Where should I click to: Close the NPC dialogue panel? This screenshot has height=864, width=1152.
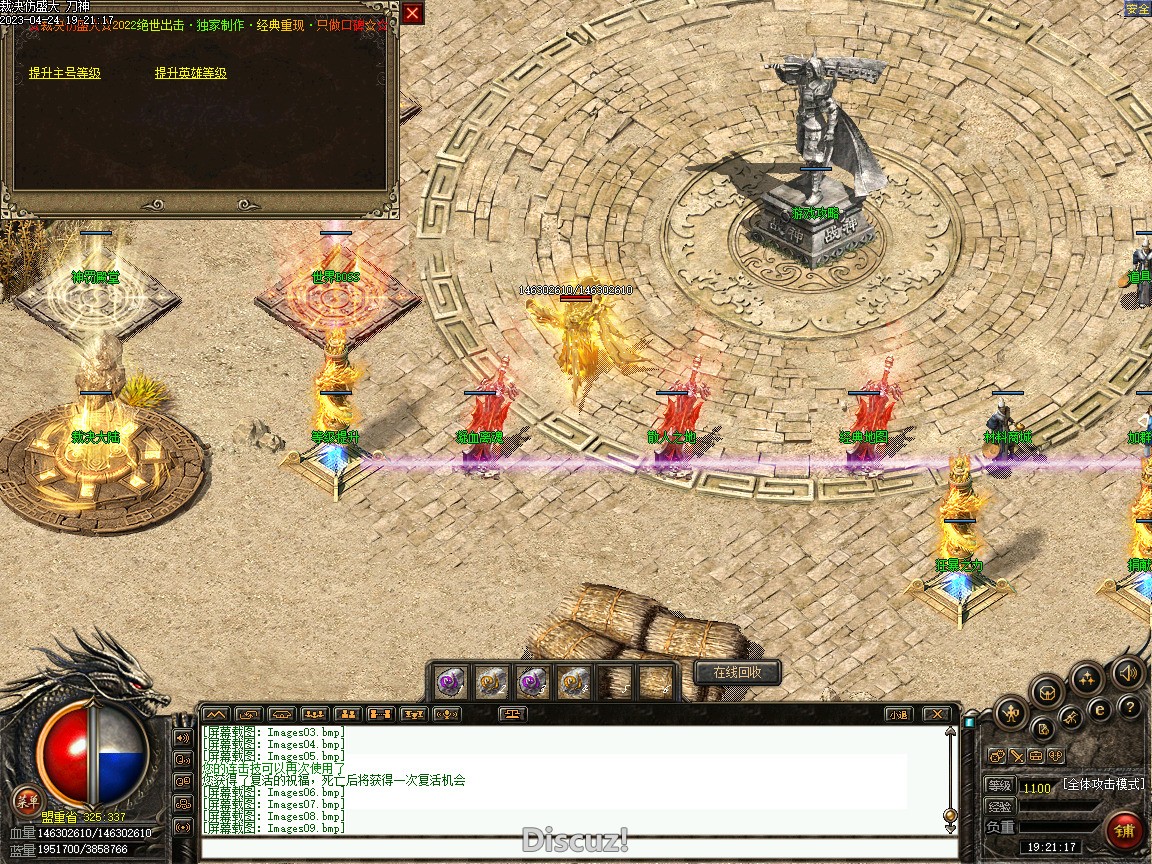pyautogui.click(x=412, y=13)
